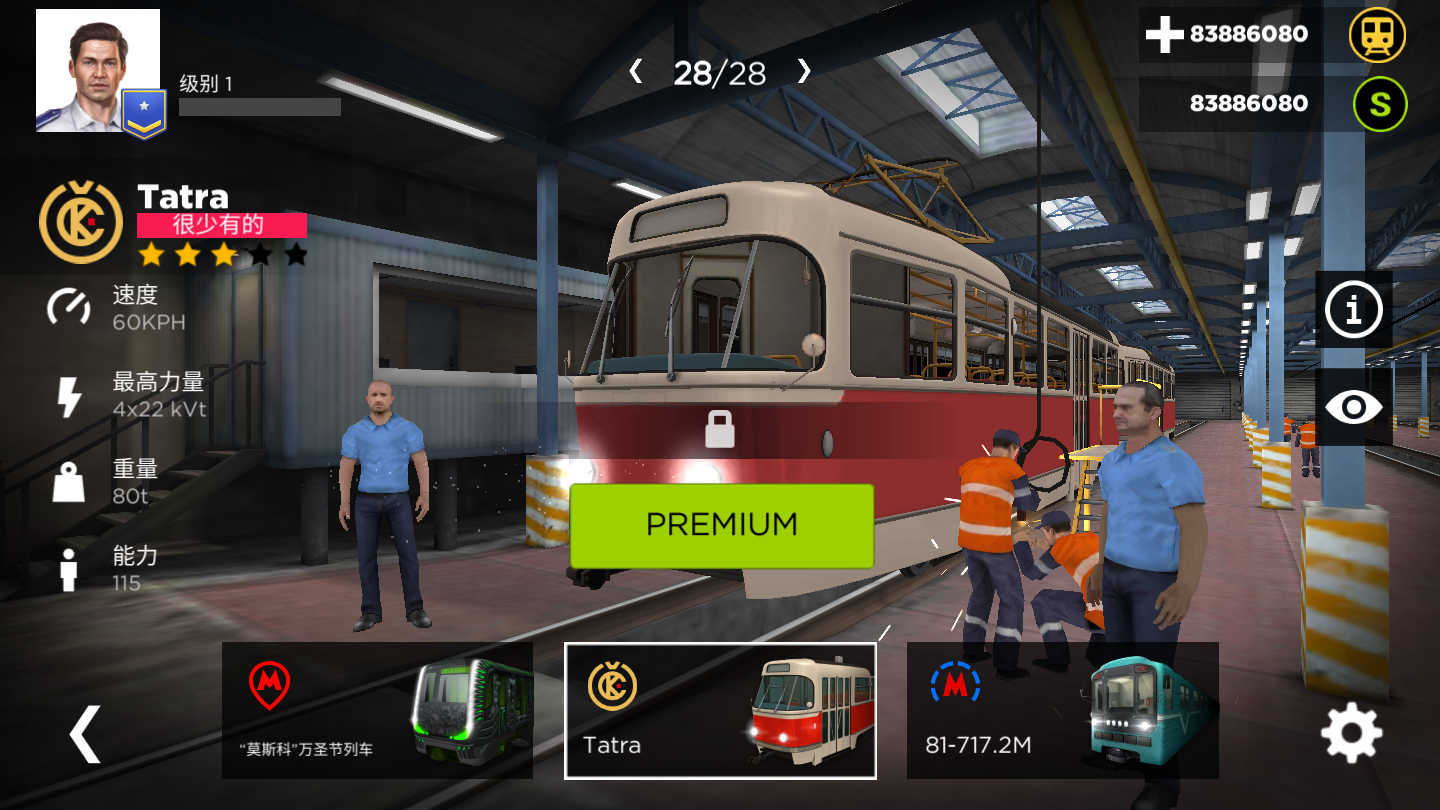Image resolution: width=1440 pixels, height=810 pixels.
Task: Tap the green PREMIUM button
Action: tap(721, 525)
